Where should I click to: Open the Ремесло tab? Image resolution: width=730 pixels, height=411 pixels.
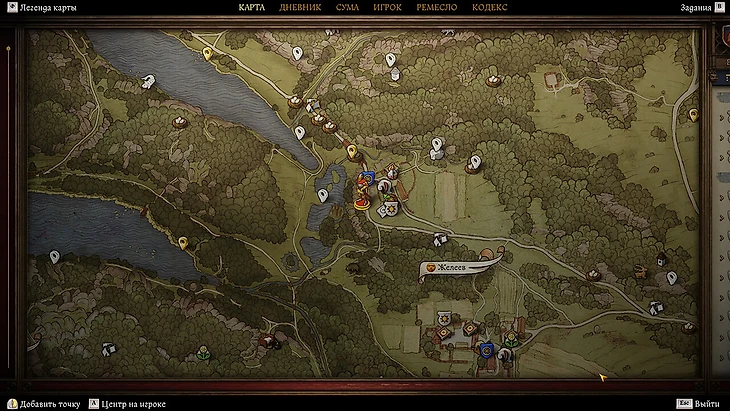click(436, 8)
